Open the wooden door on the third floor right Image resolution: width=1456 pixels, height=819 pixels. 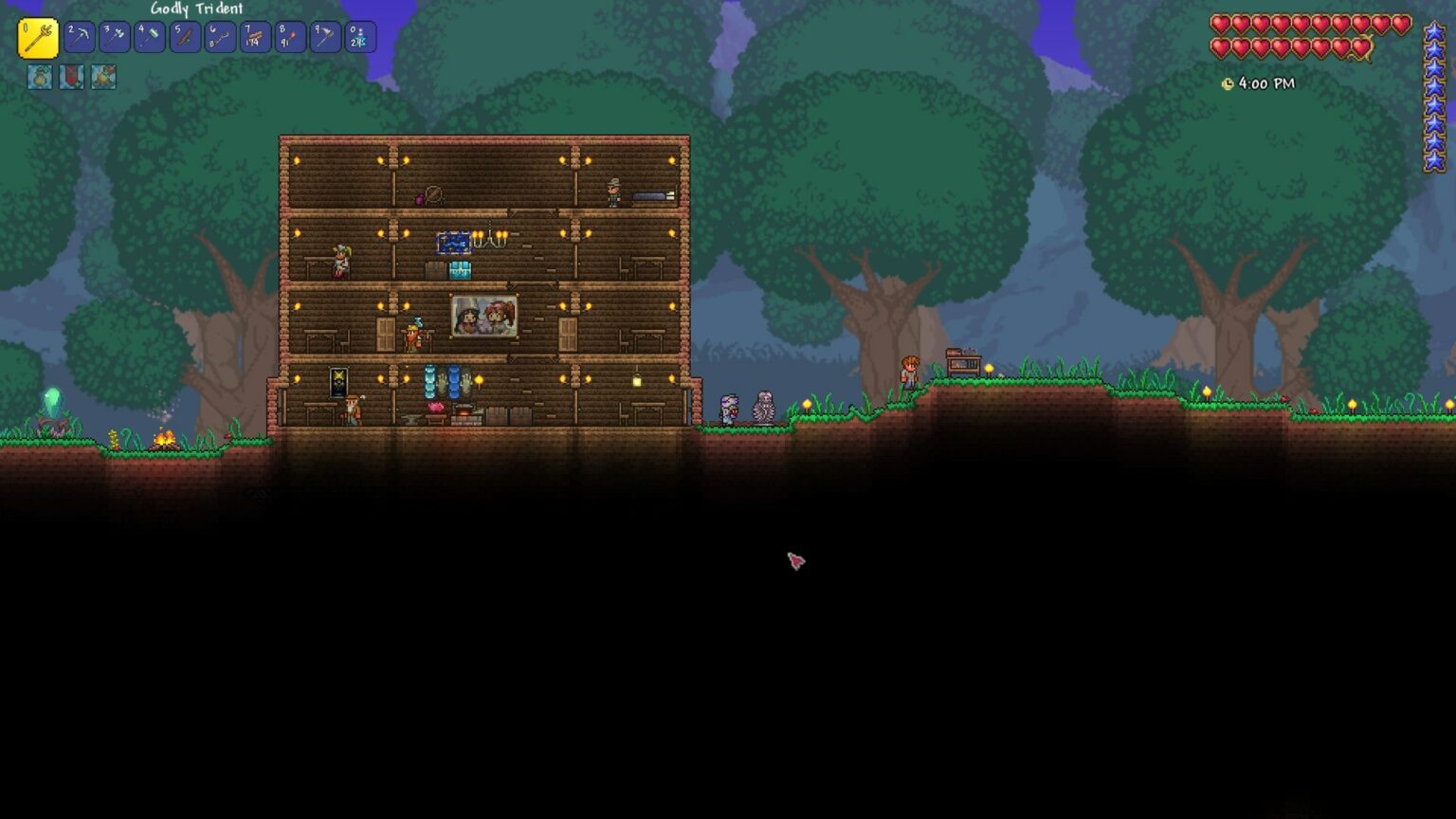tap(566, 334)
